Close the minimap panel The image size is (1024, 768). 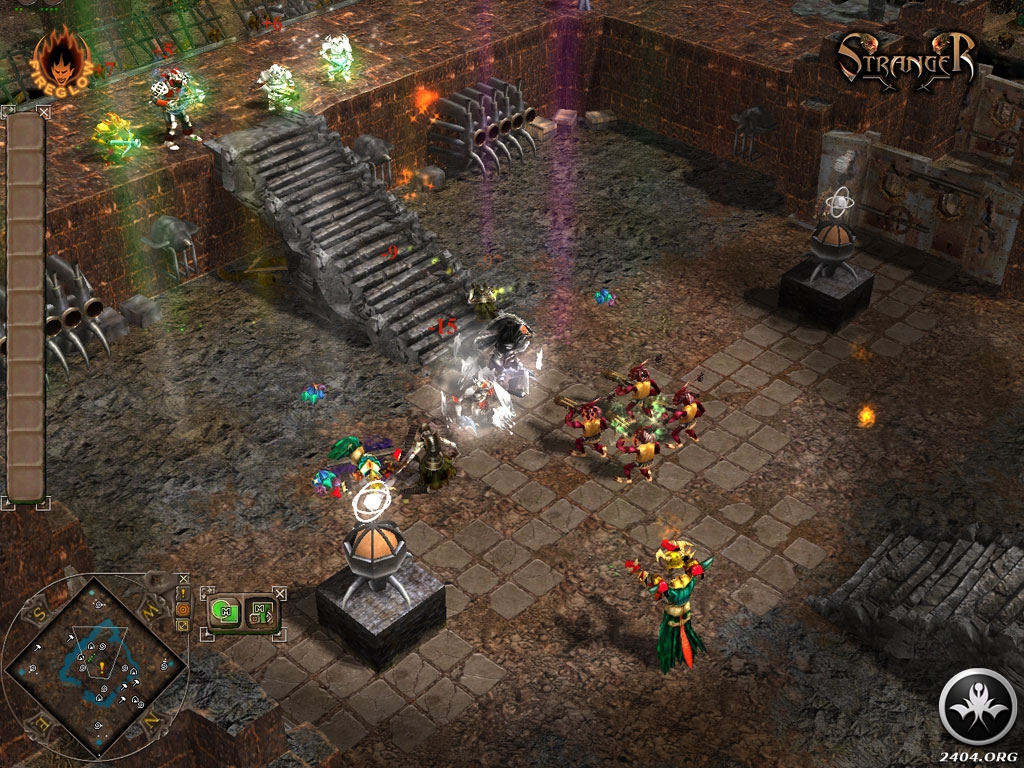point(183,579)
